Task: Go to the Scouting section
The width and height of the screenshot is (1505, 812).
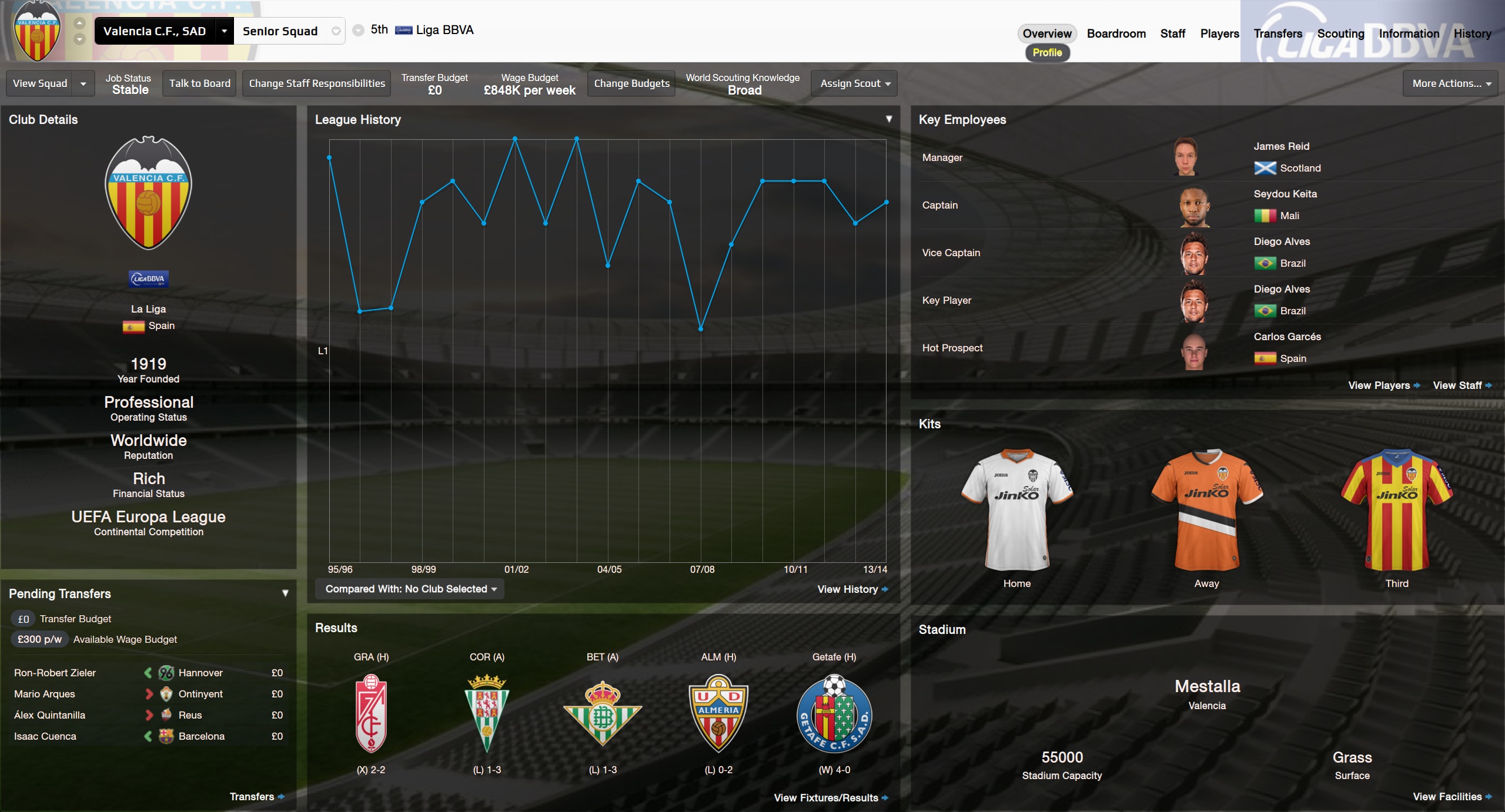Action: (x=1340, y=33)
